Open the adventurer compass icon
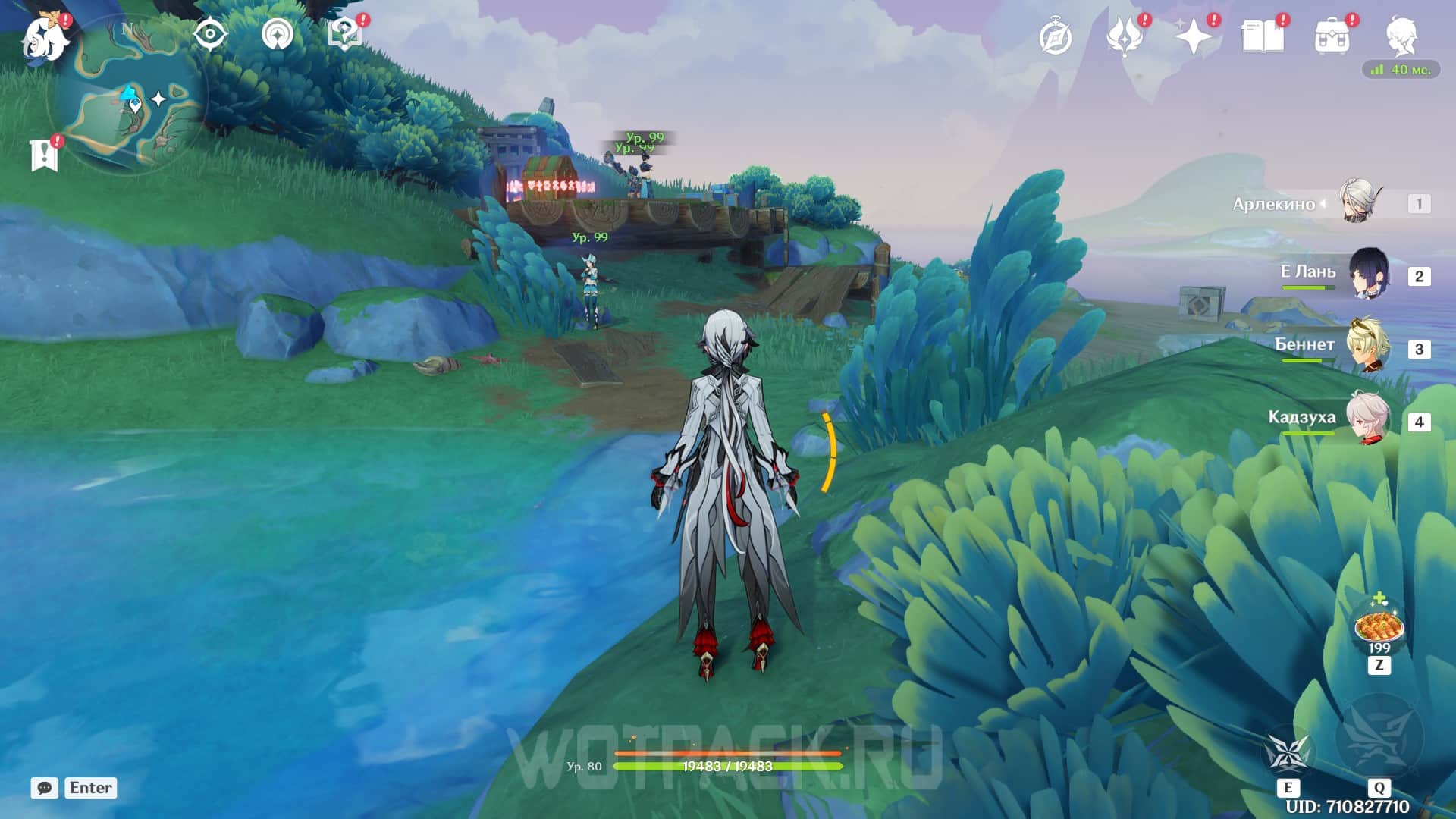Image resolution: width=1456 pixels, height=819 pixels. [1055, 37]
